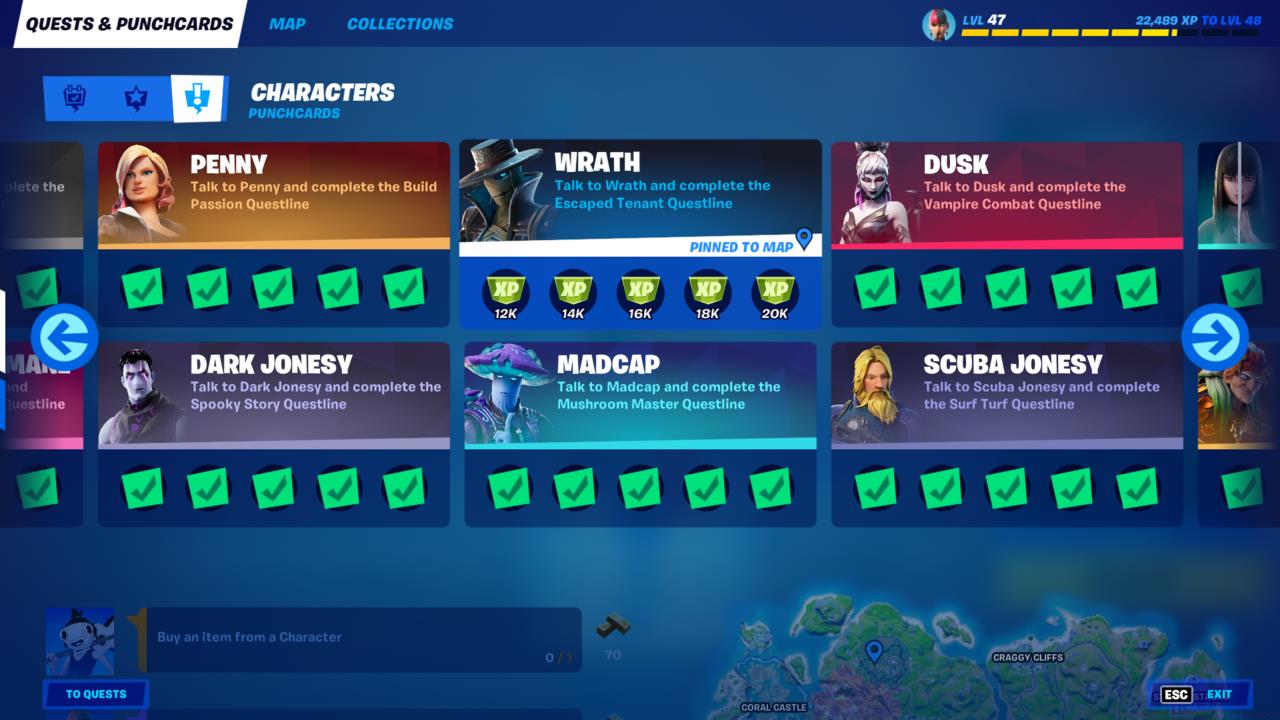1280x720 pixels.
Task: Click the middle checkmark on Madcap's punchcard
Action: (640, 488)
